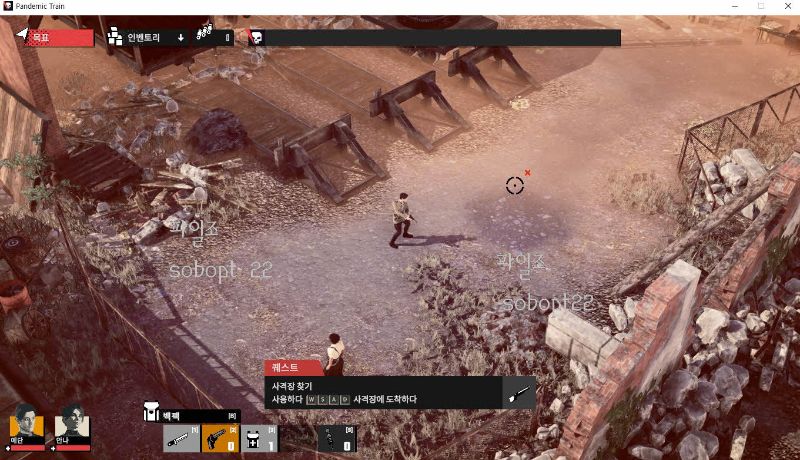800x460 pixels.
Task: Choose the highlighted orange pistol slot
Action: tap(219, 437)
